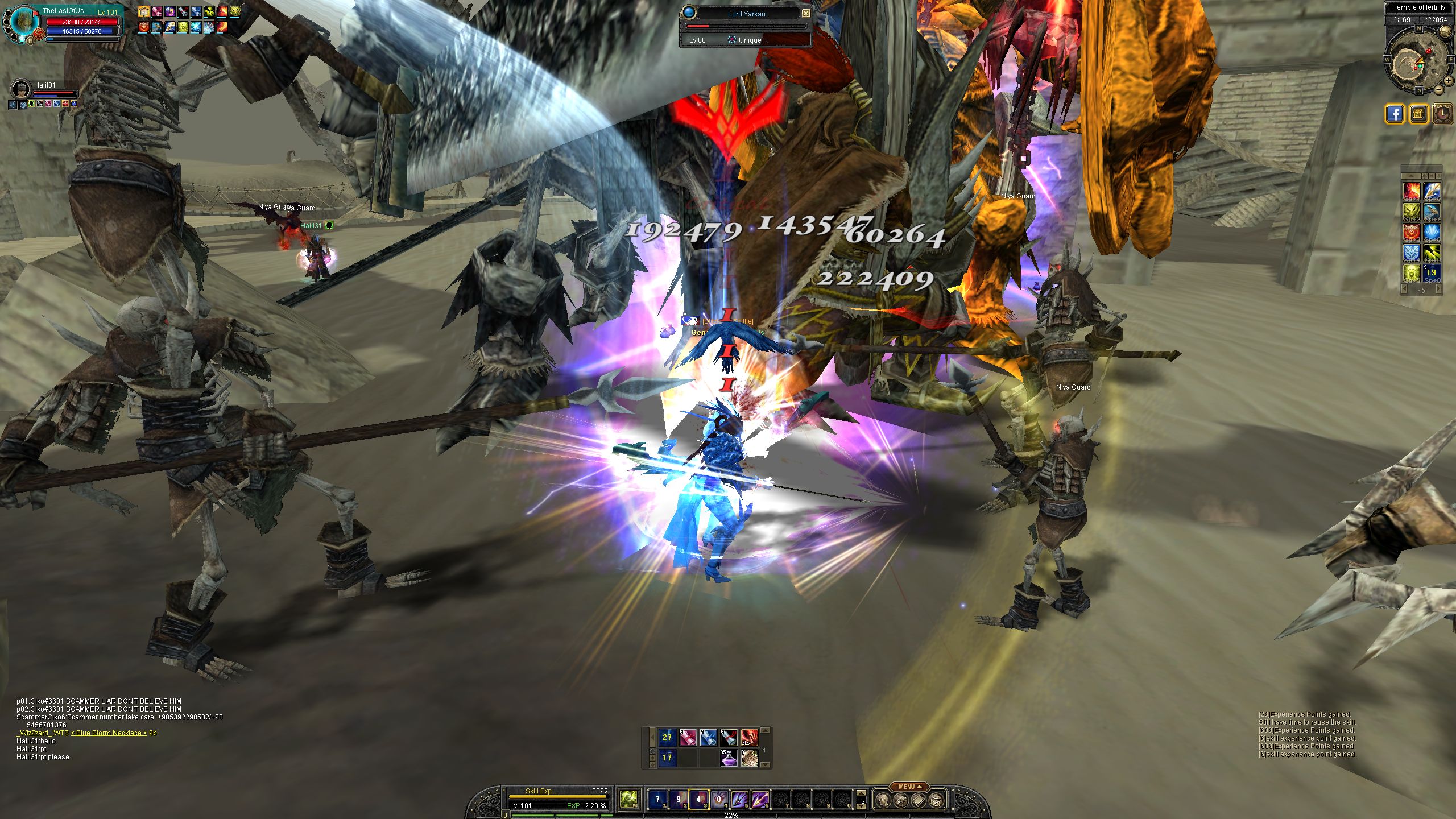The height and width of the screenshot is (819, 1456).
Task: Activate the fiery figure skill in side quickbar
Action: click(x=1411, y=191)
